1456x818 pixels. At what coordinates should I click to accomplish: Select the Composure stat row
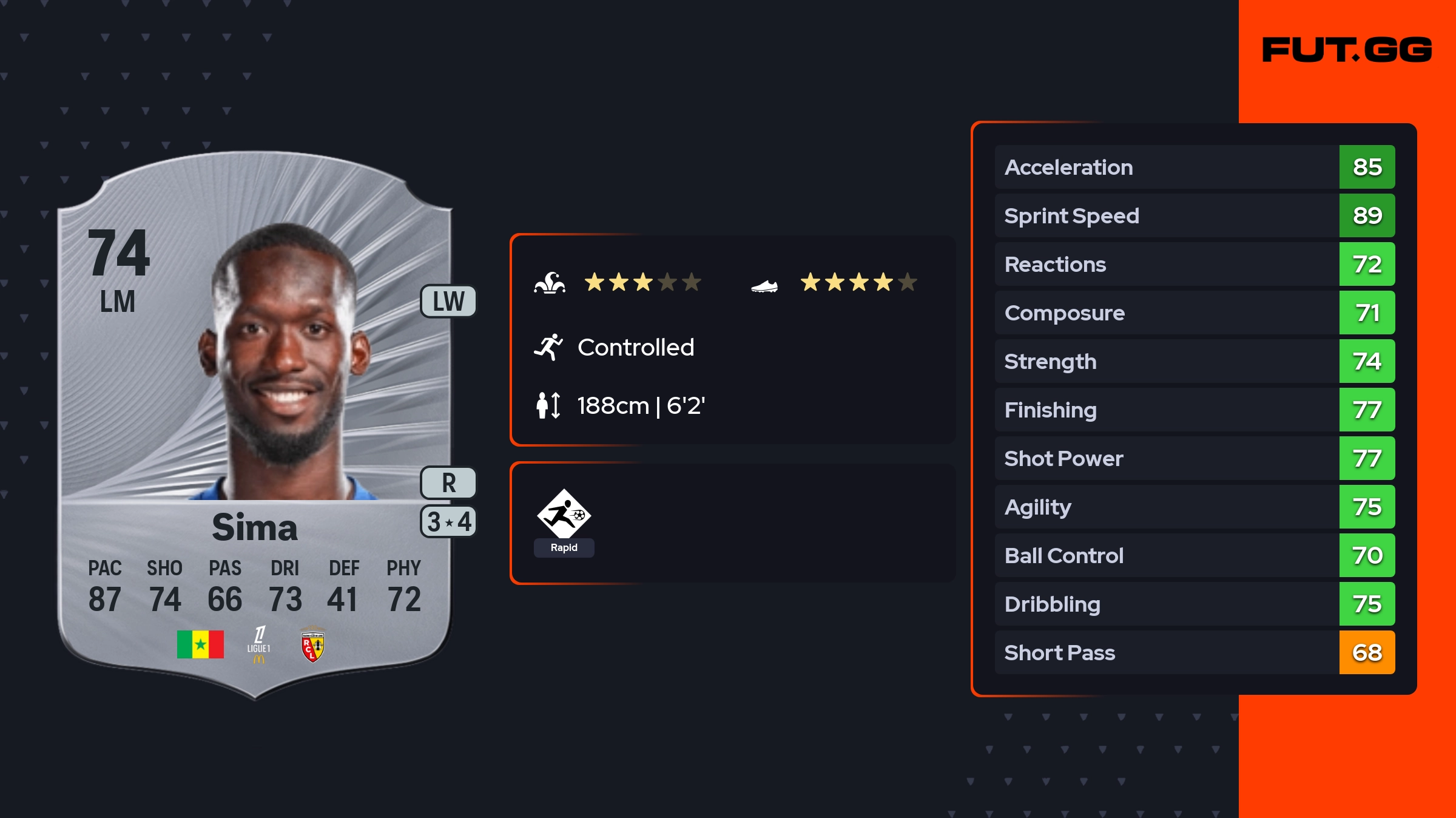[1195, 313]
